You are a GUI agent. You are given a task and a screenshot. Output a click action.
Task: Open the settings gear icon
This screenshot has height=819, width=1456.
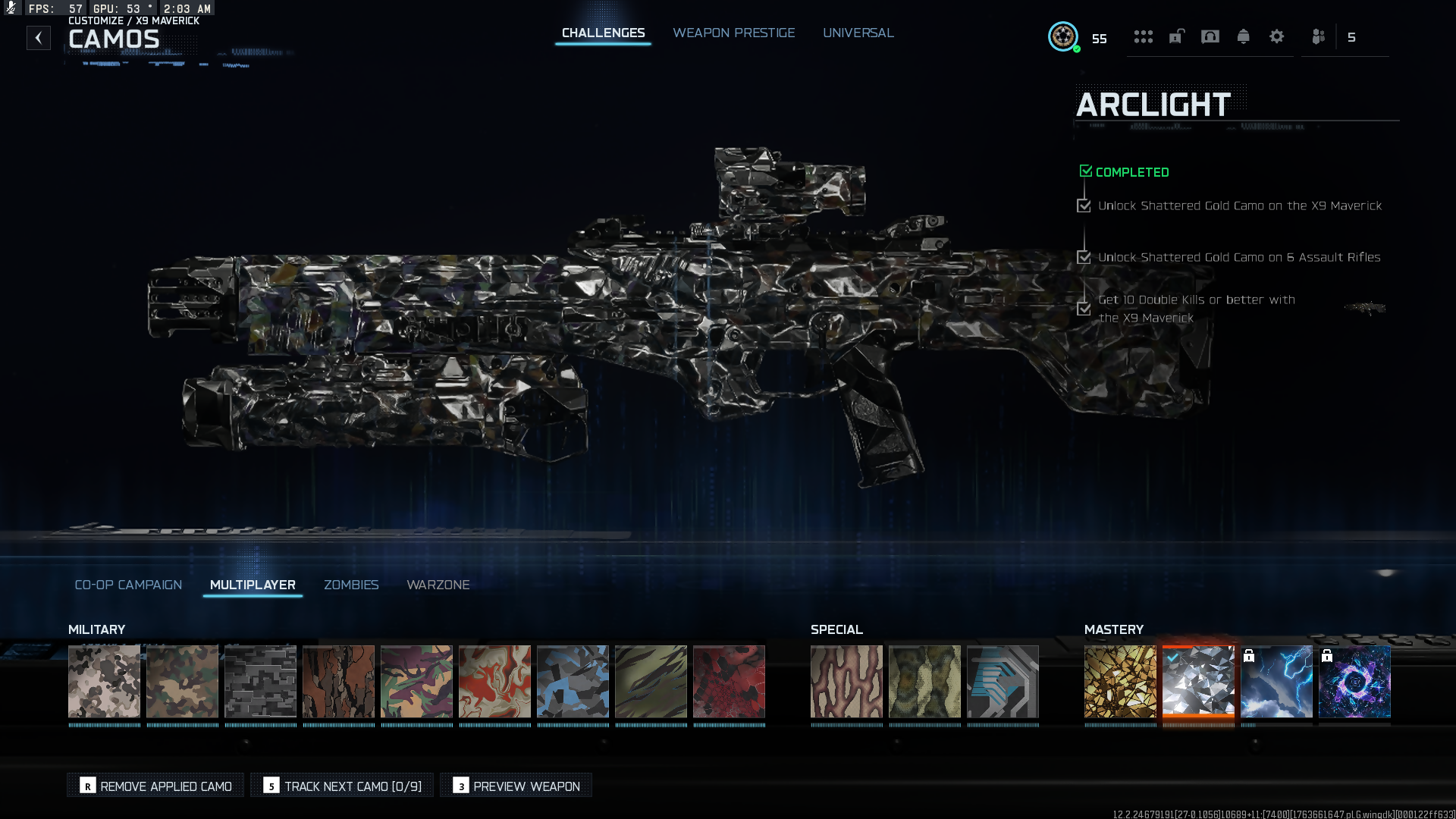1276,36
